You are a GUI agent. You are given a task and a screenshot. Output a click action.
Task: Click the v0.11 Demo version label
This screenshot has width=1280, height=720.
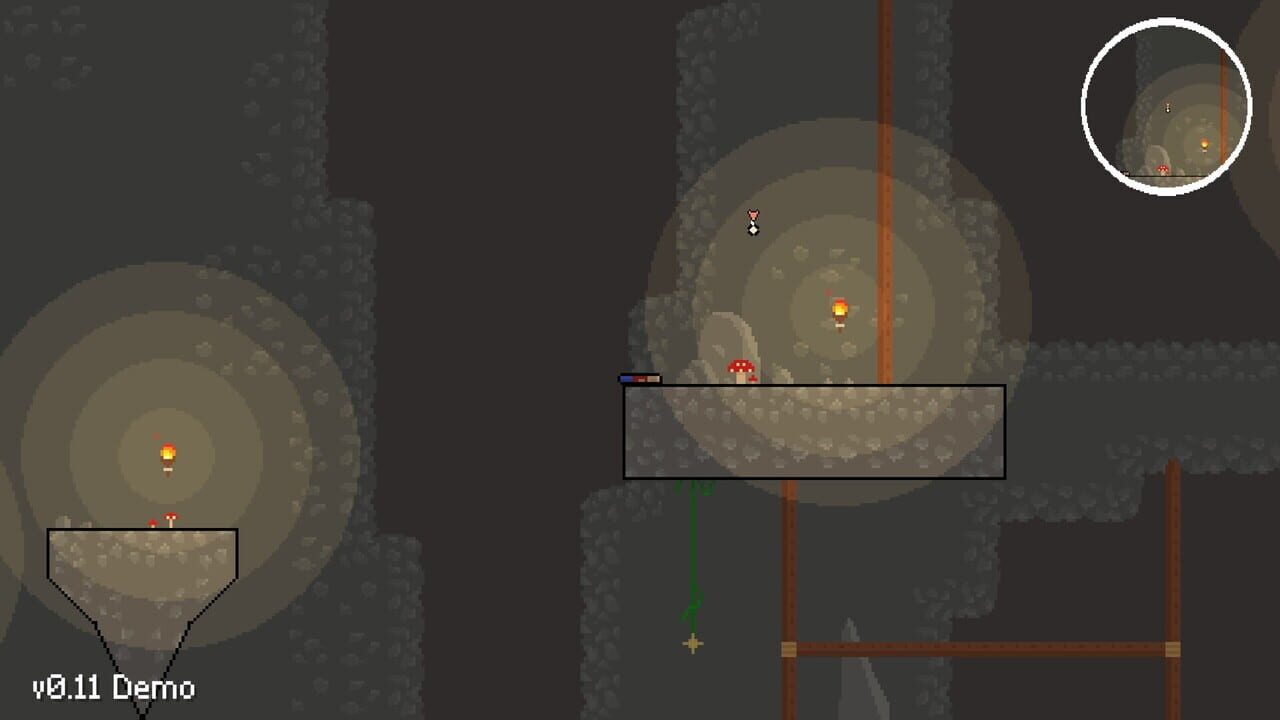pos(112,688)
